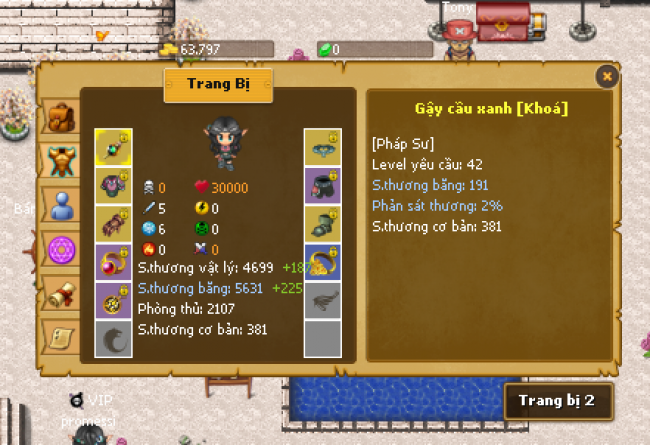
Task: Close the equipment window
Action: [x=605, y=76]
